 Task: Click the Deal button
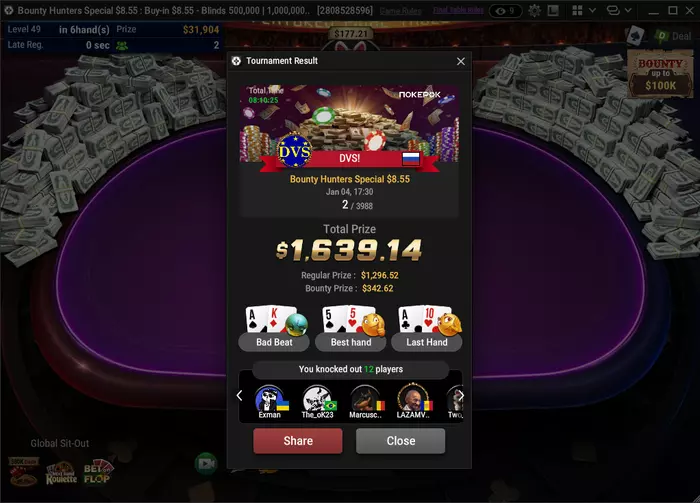671,36
